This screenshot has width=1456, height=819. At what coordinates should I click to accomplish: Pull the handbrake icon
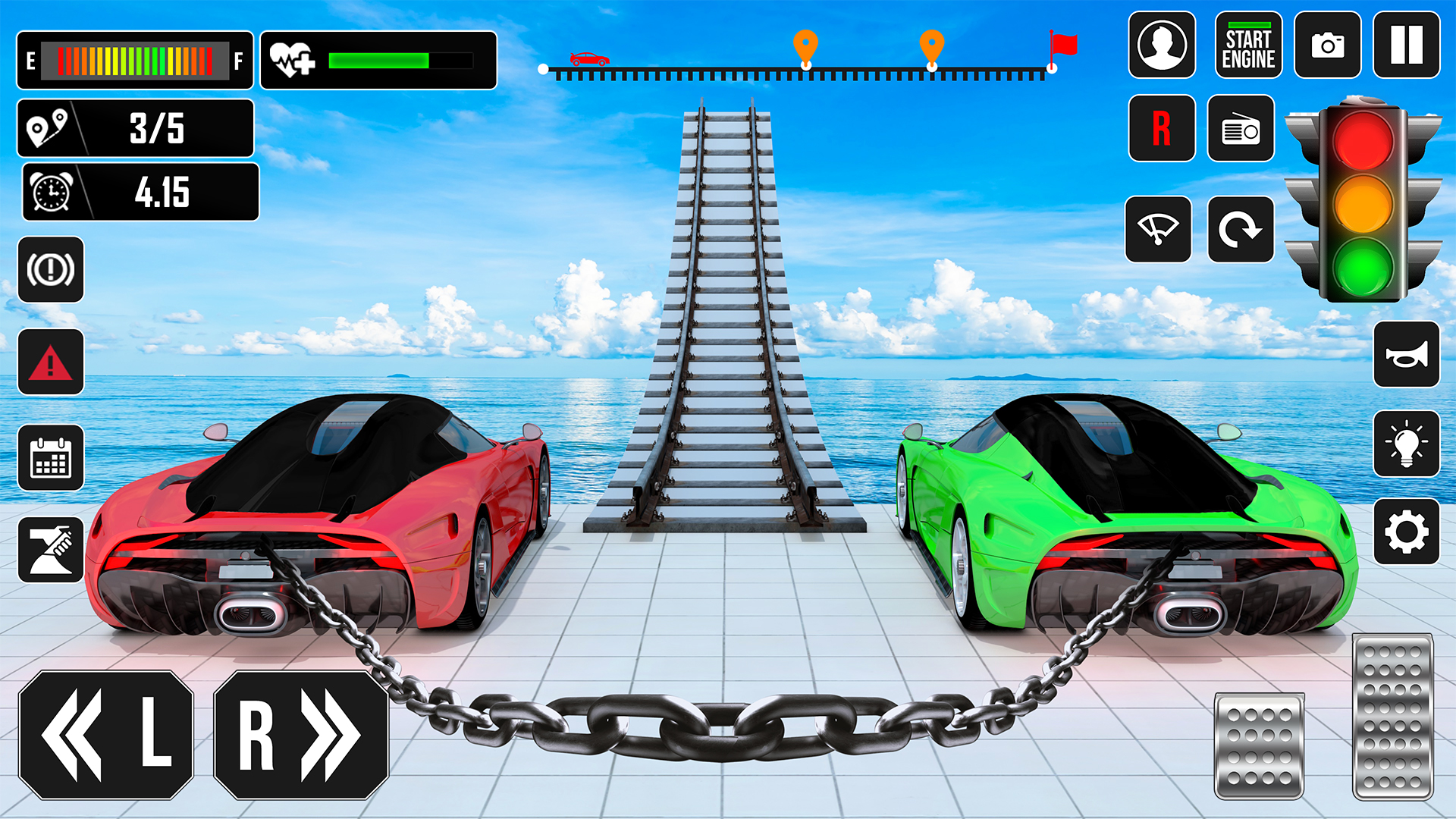[50, 270]
